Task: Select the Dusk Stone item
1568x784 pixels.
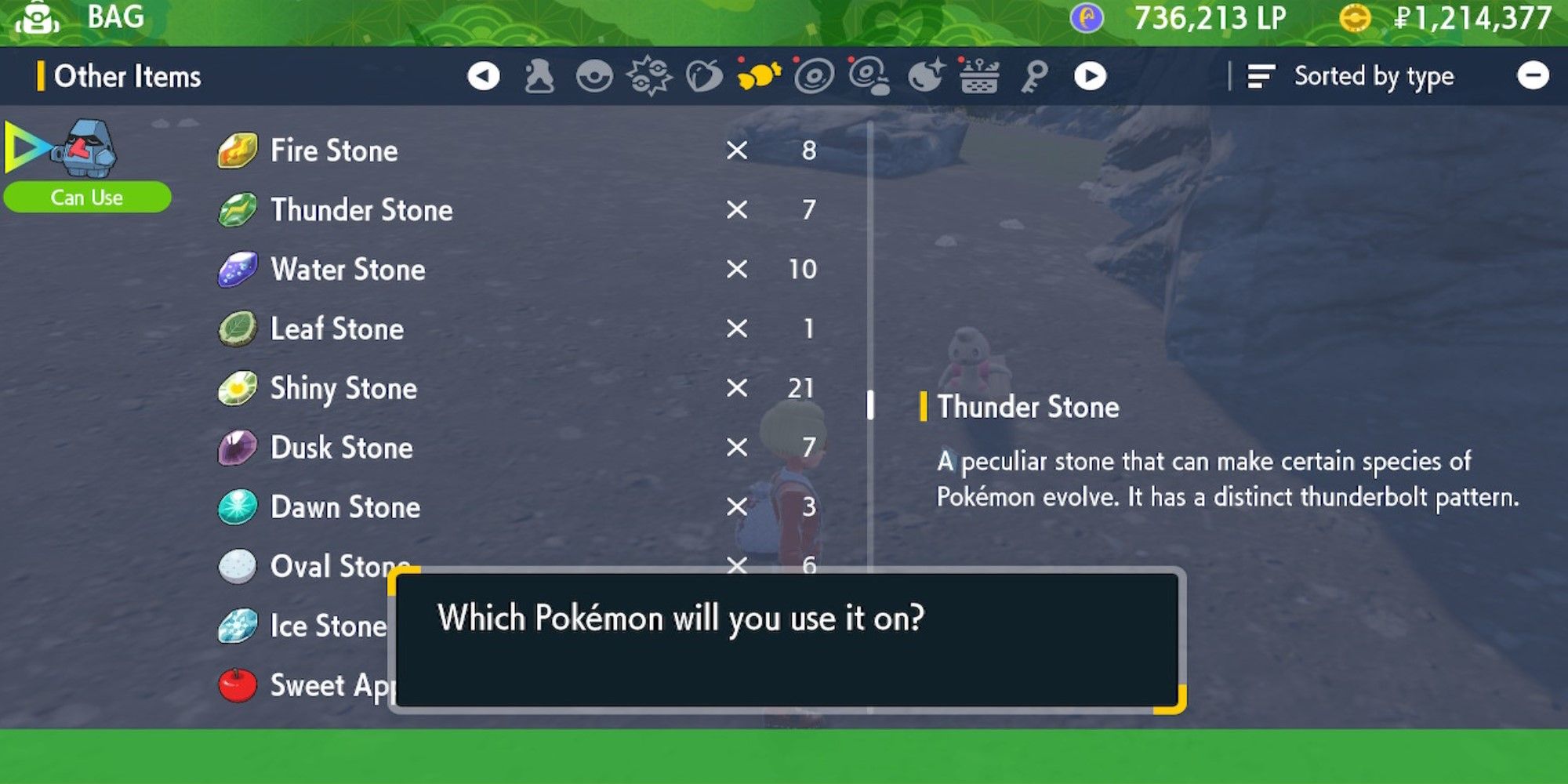Action: pos(340,448)
